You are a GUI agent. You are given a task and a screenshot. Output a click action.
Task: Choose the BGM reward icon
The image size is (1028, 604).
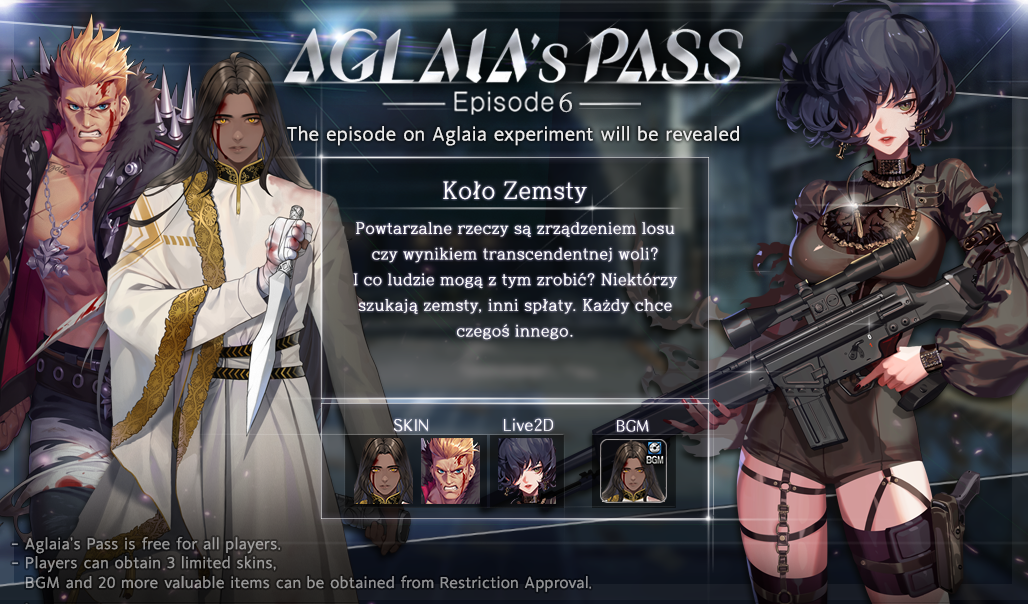(x=635, y=470)
